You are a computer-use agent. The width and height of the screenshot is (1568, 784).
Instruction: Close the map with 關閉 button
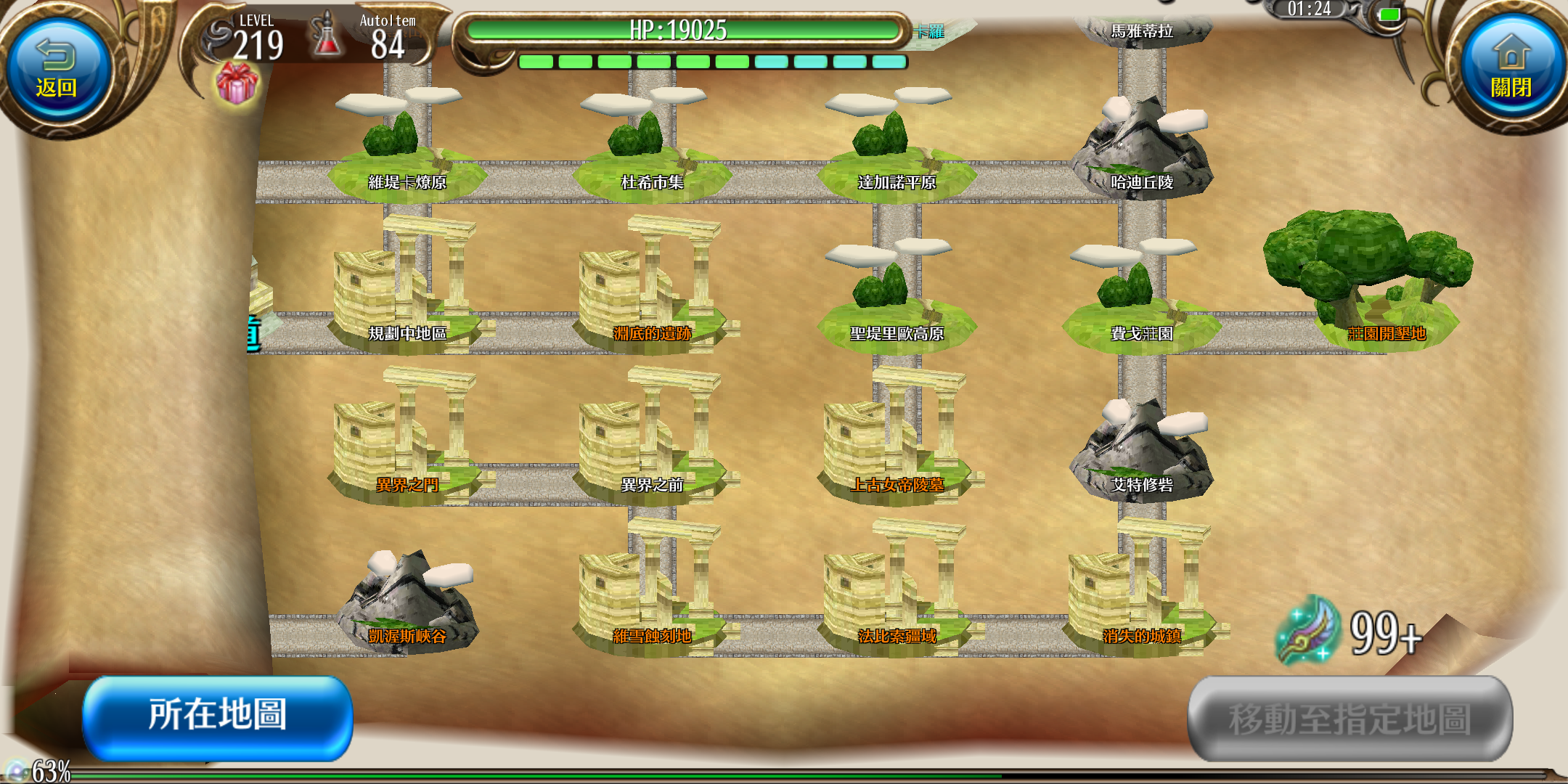pyautogui.click(x=1511, y=71)
